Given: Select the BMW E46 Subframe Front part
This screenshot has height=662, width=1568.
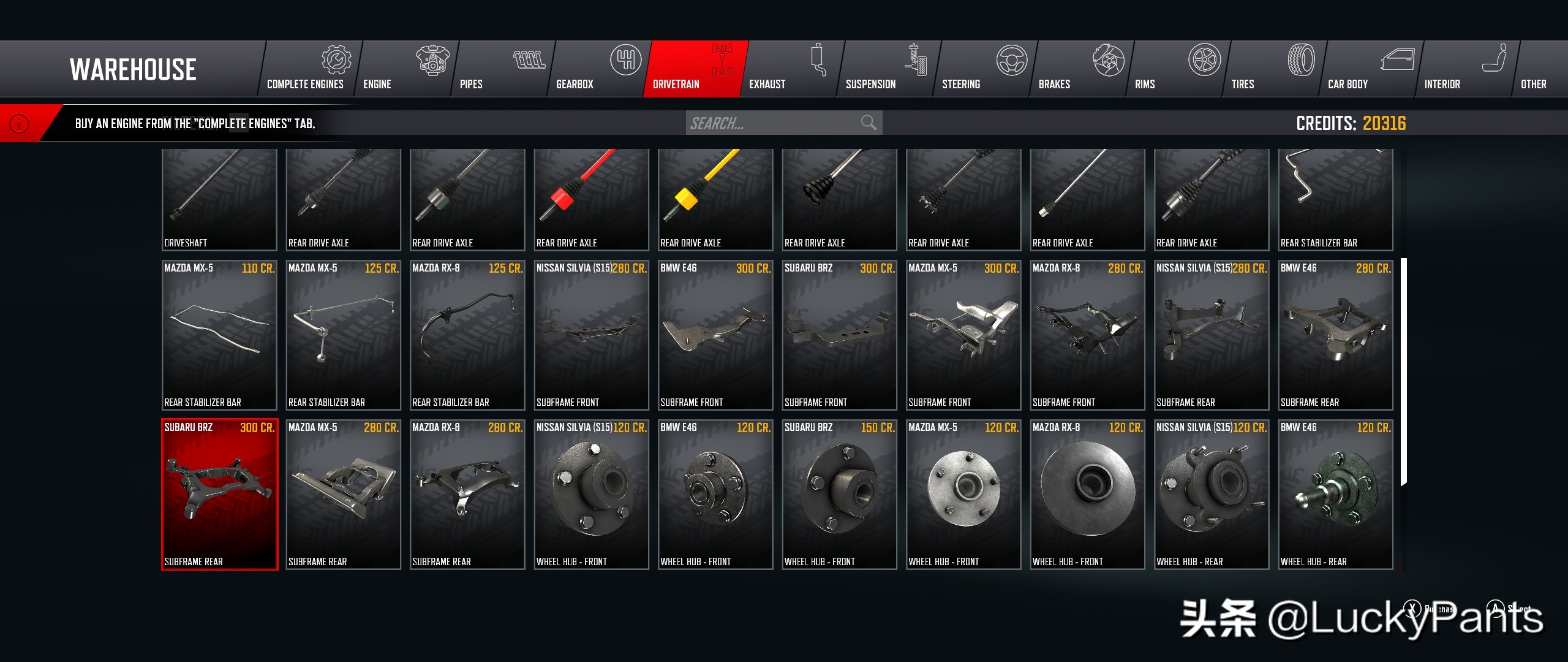Looking at the screenshot, I should click(x=715, y=335).
